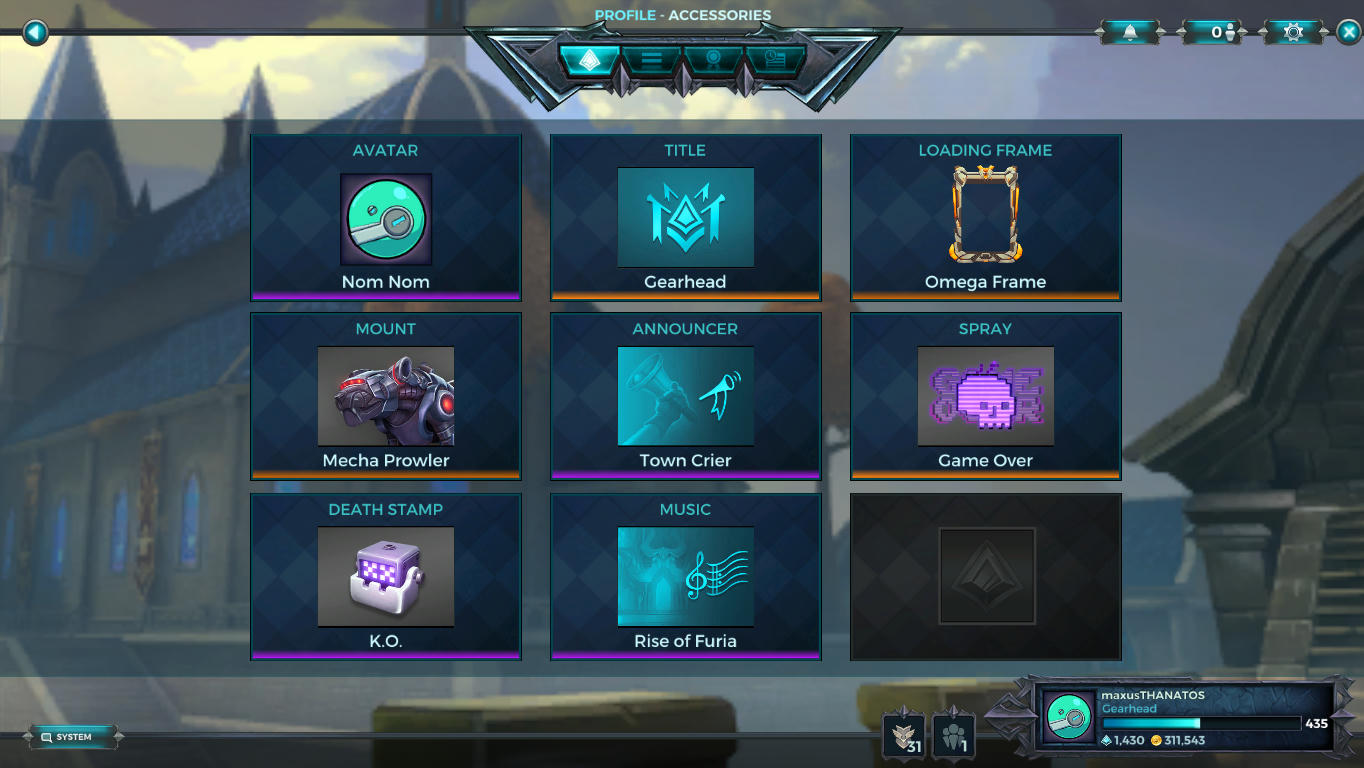1364x768 pixels.
Task: Switch to the list-style profile tab
Action: pos(652,59)
